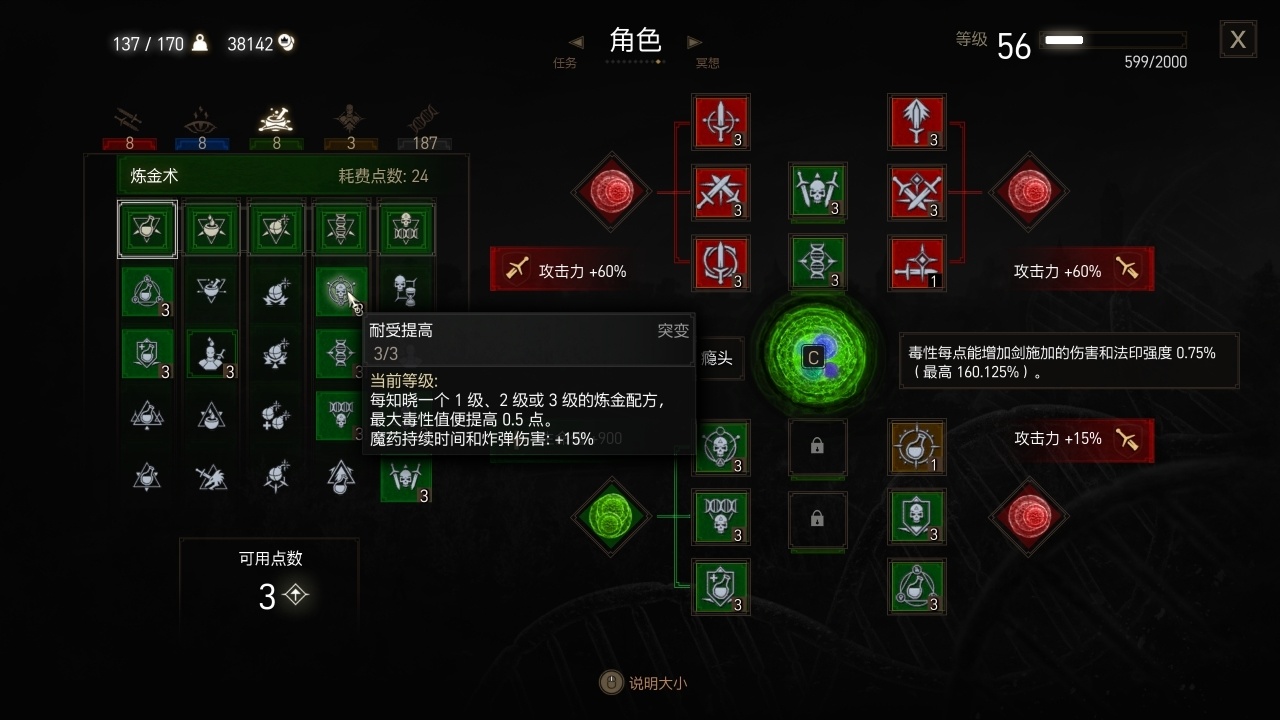Click the left arrow toward 任务
Viewport: 1280px width, 720px height.
coord(575,42)
